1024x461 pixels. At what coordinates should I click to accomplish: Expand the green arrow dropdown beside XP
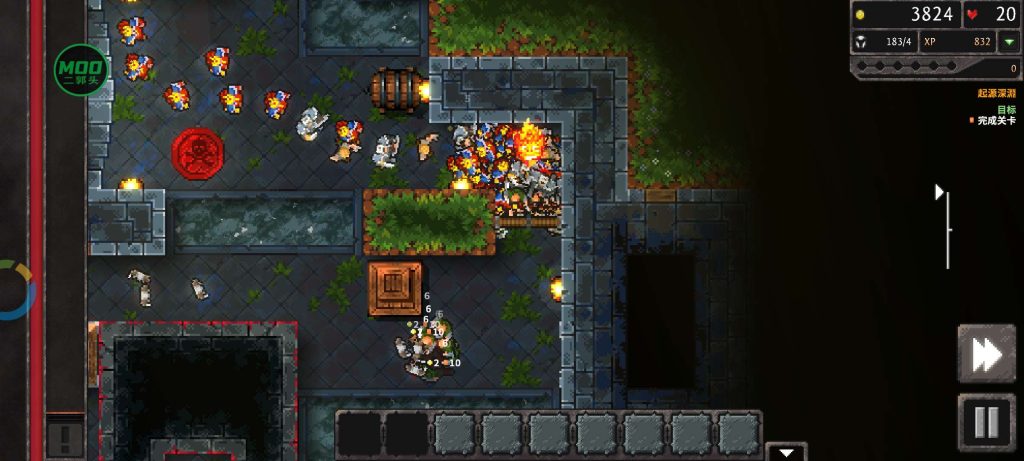pyautogui.click(x=1009, y=42)
